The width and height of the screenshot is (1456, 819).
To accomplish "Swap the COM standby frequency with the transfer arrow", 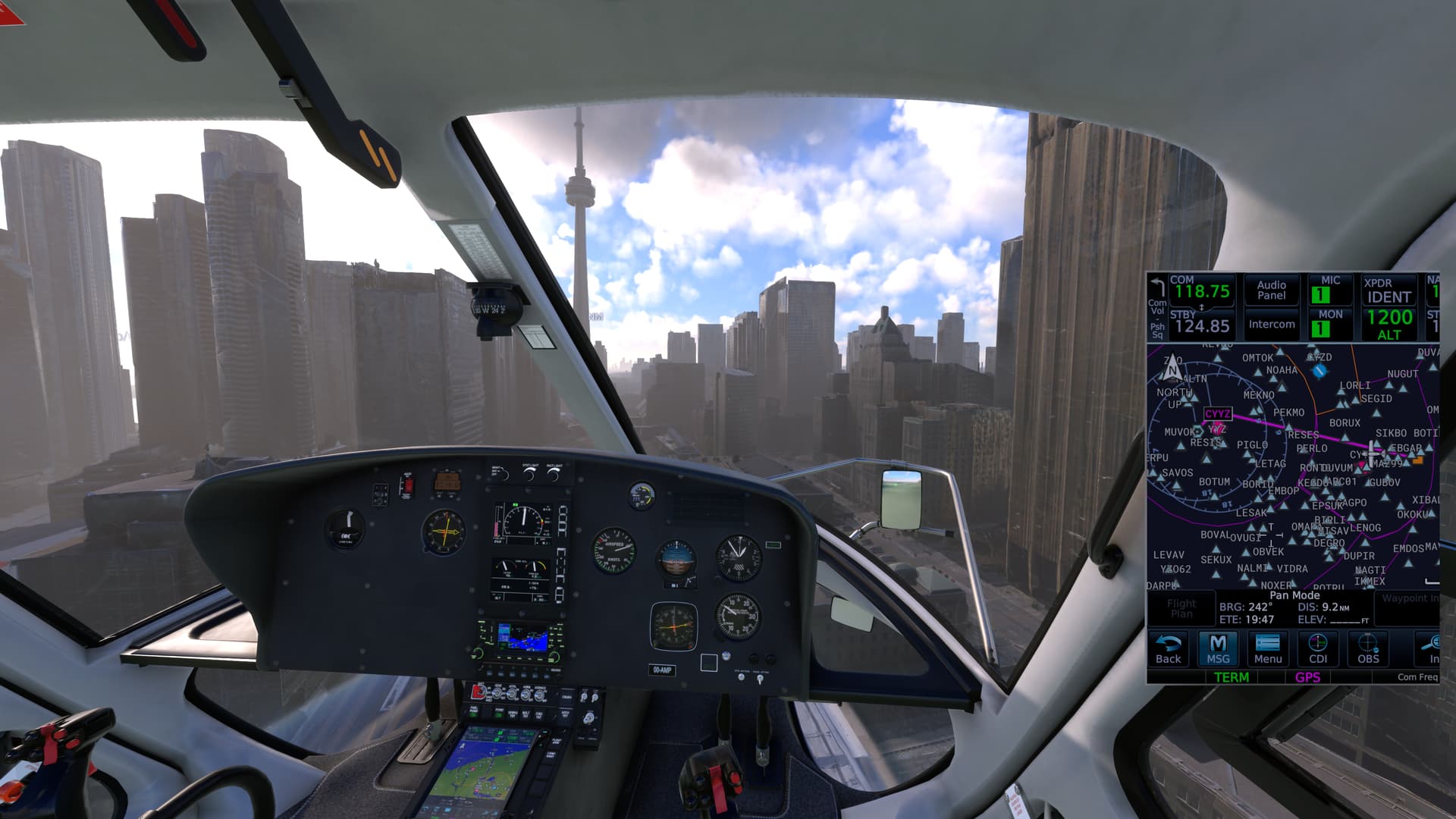I will click(x=1200, y=306).
